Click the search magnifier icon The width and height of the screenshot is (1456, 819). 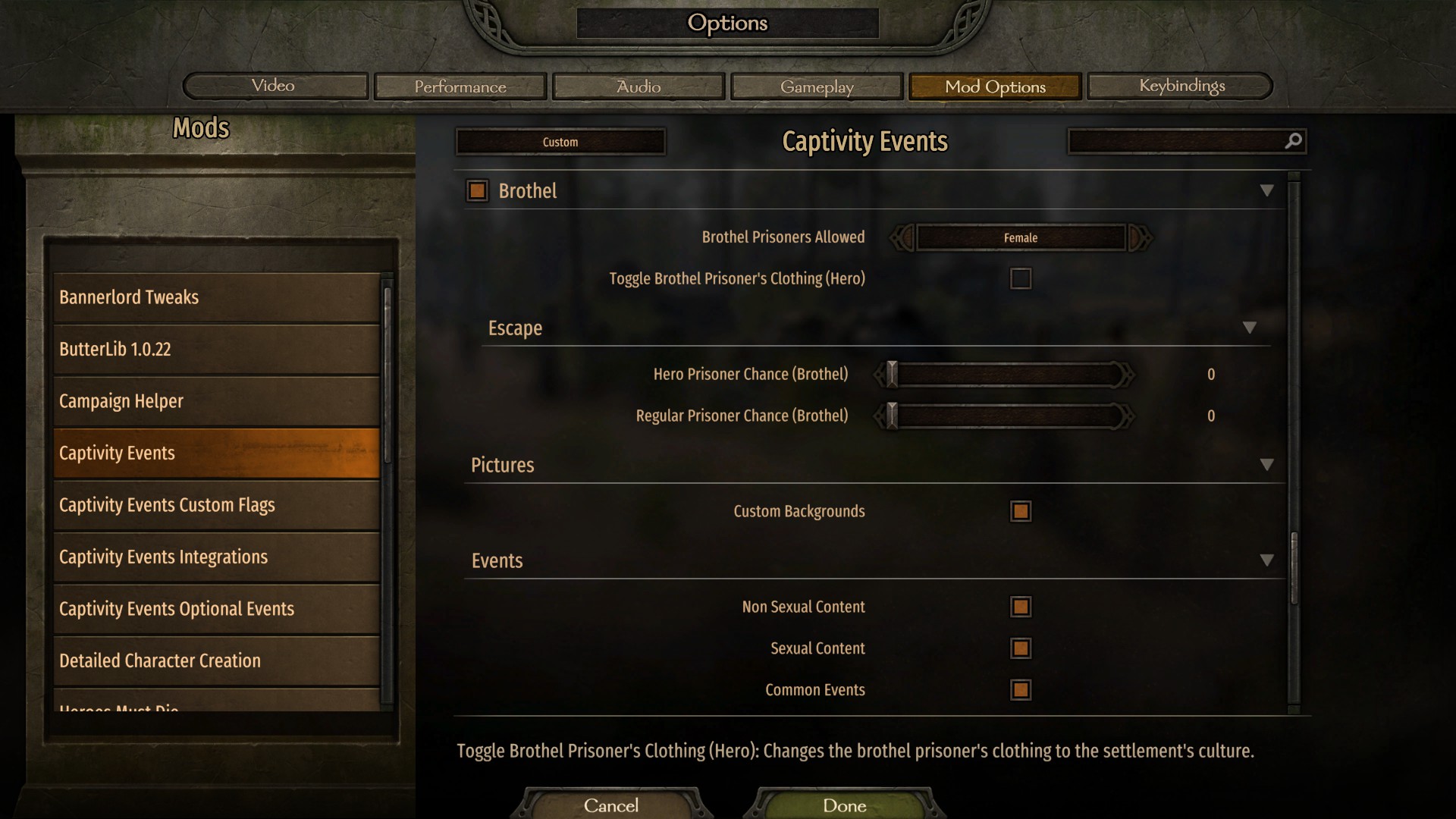[x=1291, y=141]
